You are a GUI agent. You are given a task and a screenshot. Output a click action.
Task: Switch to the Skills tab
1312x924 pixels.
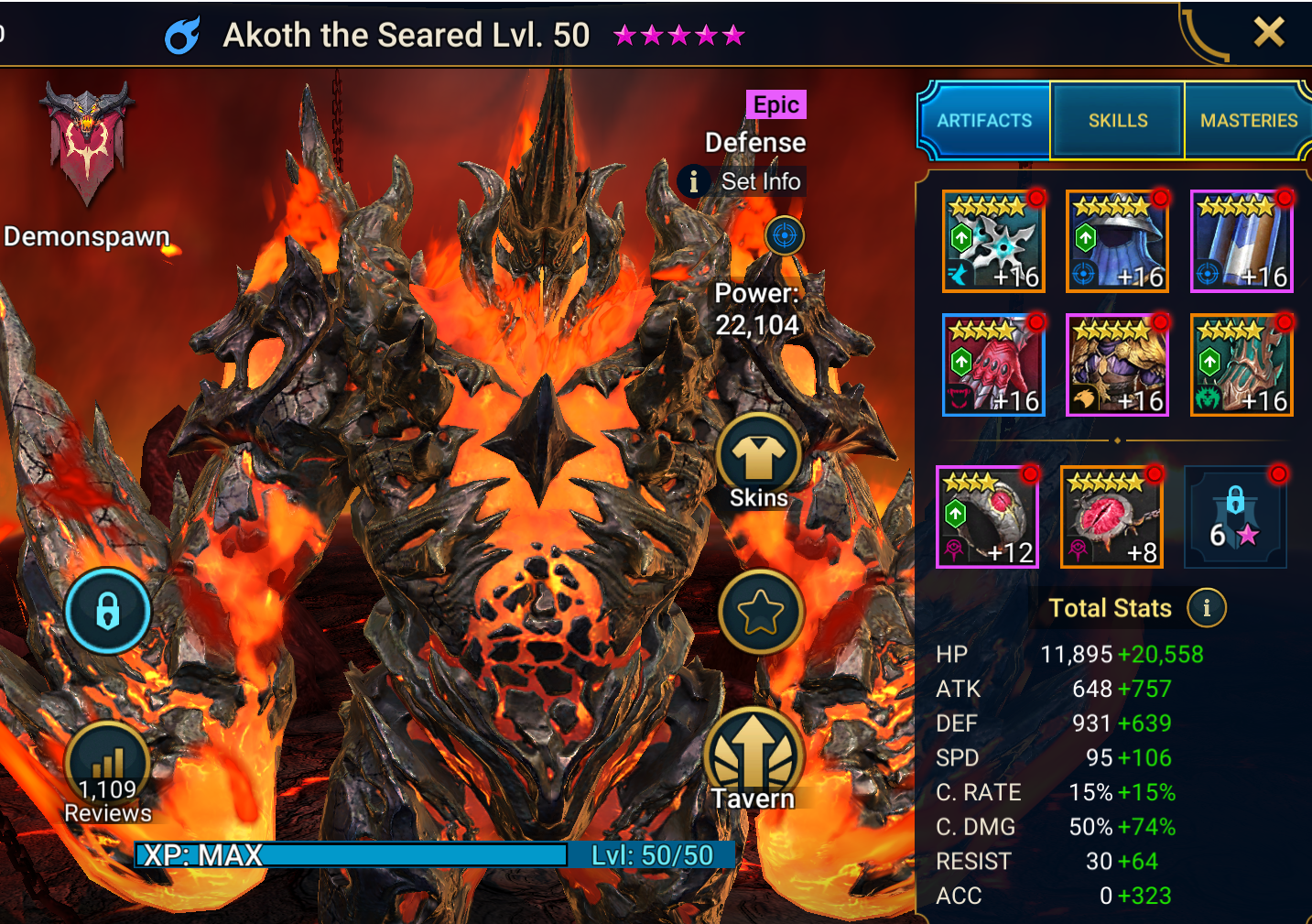click(x=1117, y=120)
